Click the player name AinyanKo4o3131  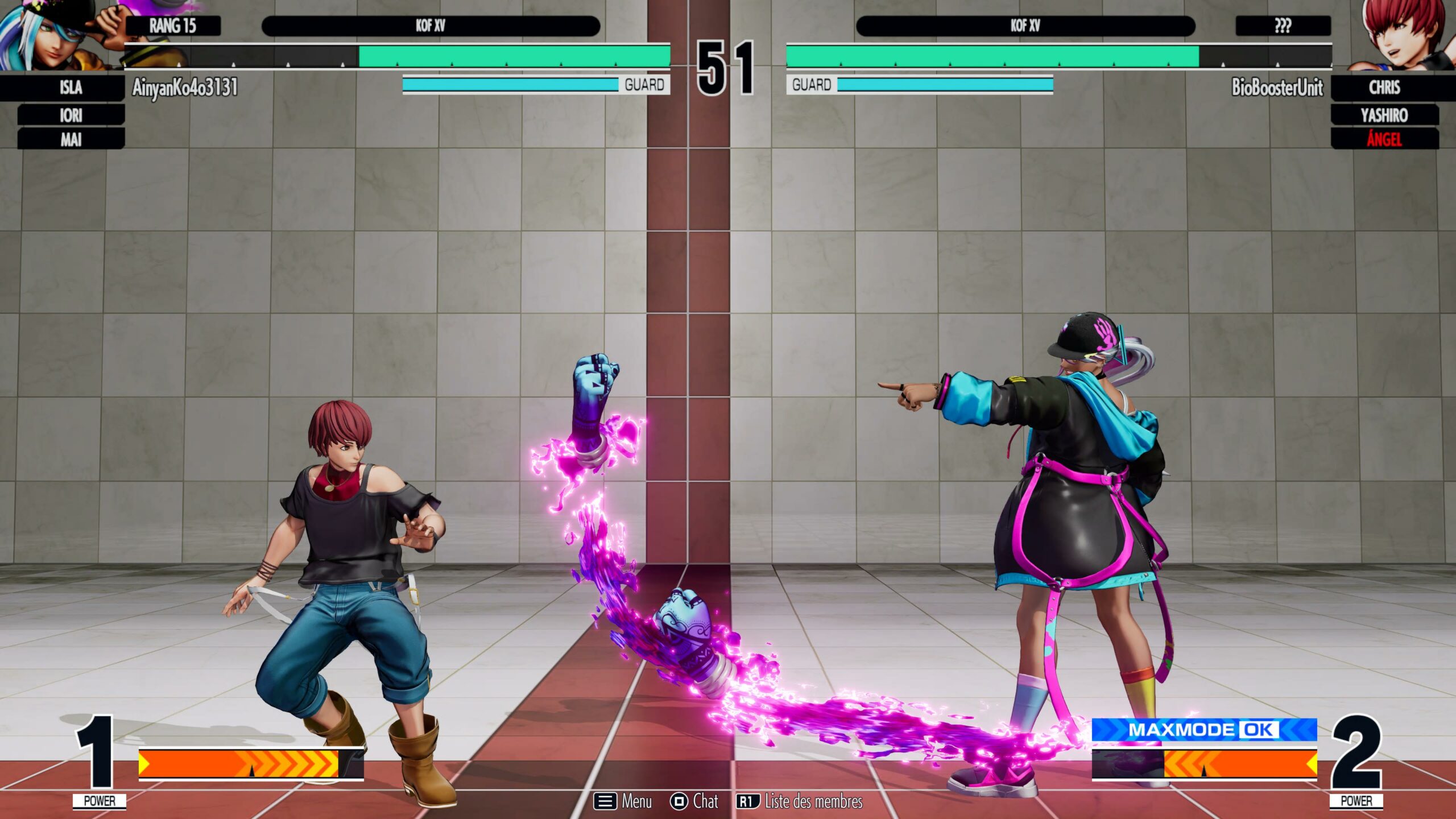[185, 88]
